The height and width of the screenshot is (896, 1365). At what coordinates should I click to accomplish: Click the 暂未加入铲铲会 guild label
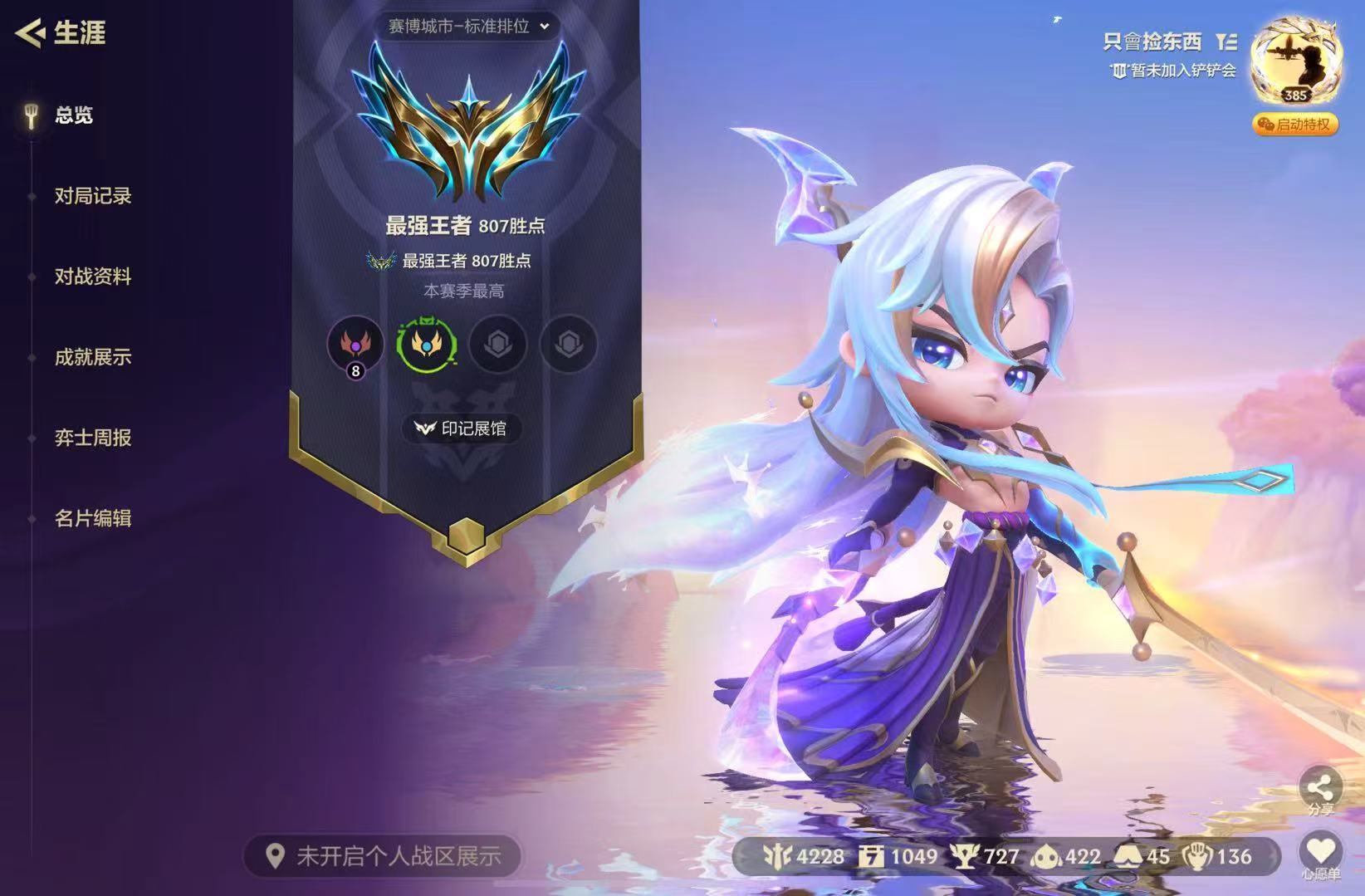[1174, 71]
